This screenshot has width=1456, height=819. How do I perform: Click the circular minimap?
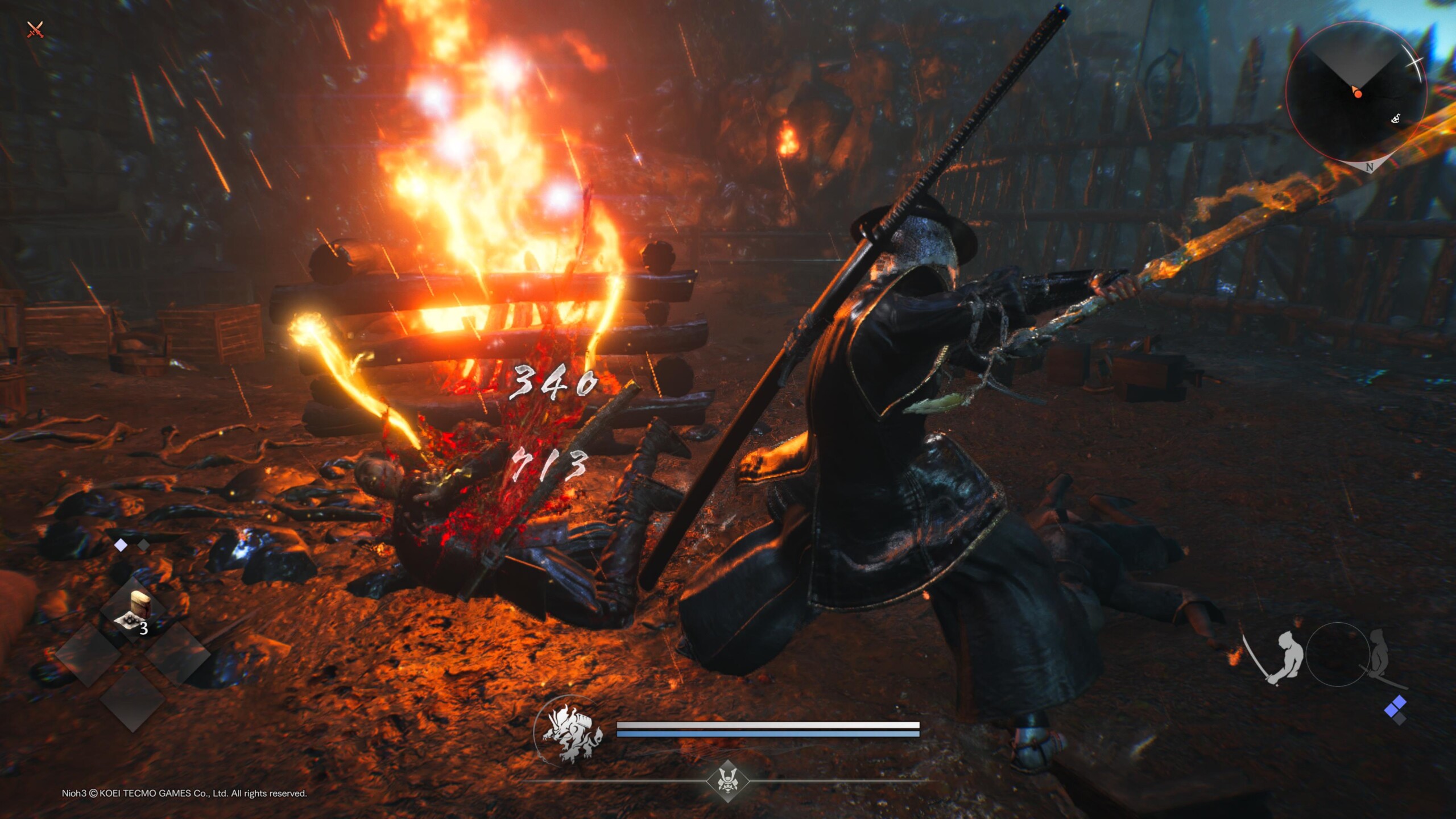(x=1356, y=92)
